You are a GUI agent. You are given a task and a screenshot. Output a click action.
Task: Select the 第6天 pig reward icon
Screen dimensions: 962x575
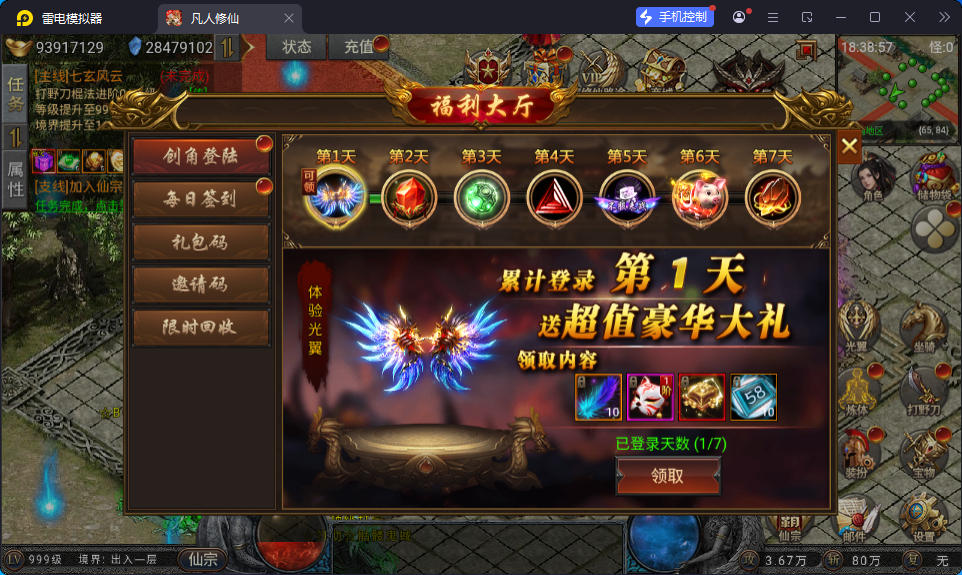(x=699, y=196)
